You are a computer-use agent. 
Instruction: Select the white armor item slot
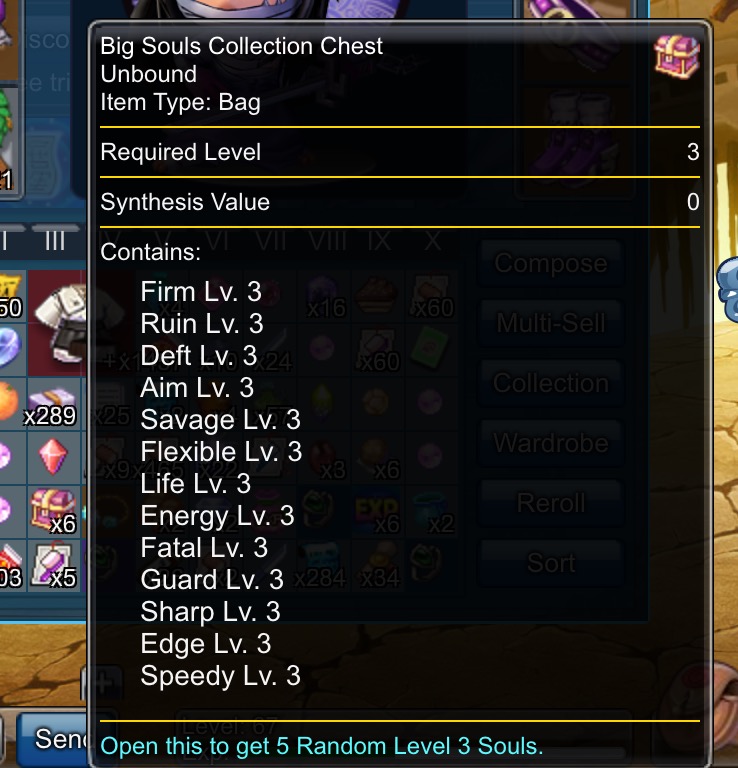coord(62,318)
